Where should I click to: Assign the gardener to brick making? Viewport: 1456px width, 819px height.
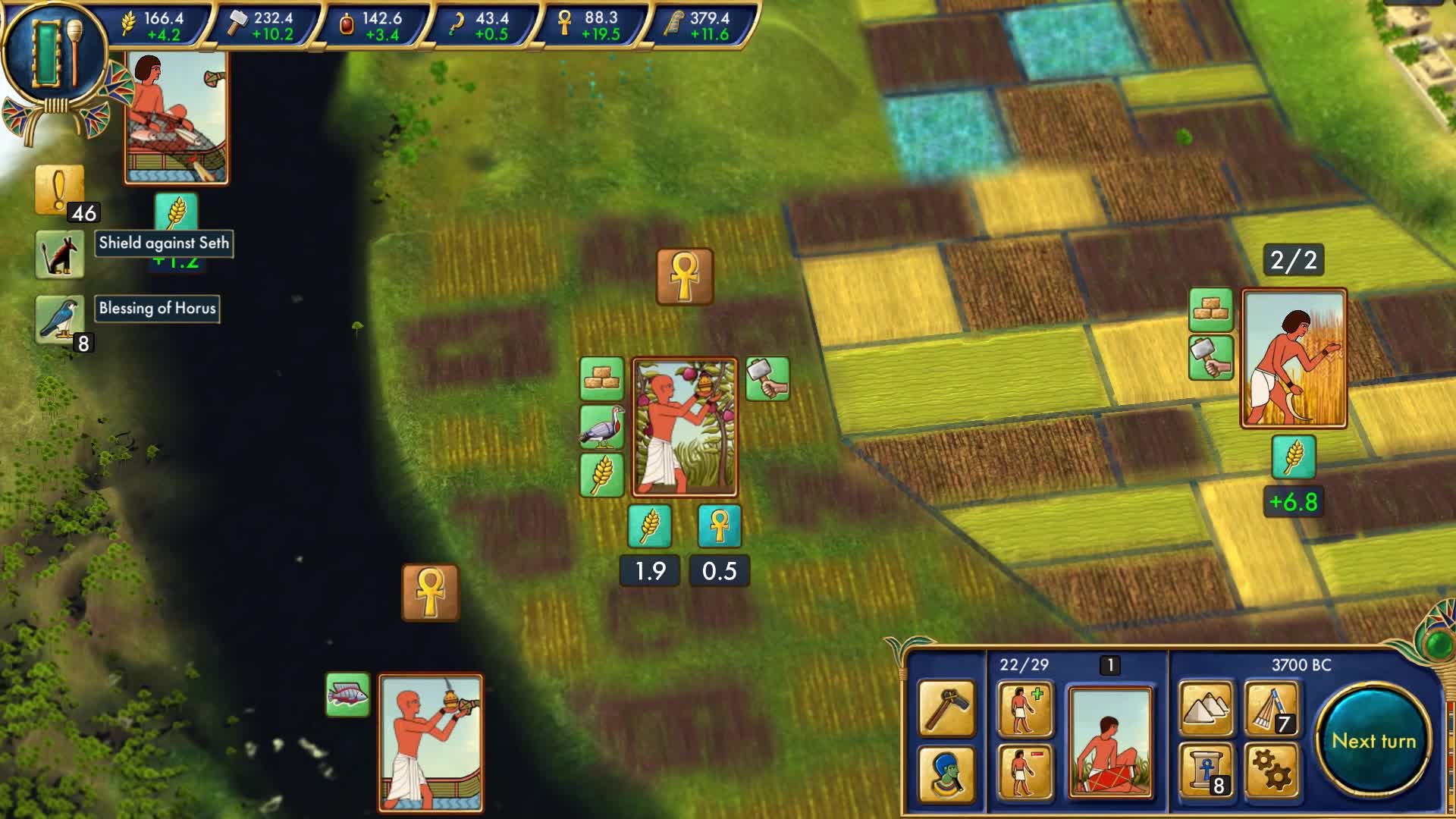pyautogui.click(x=601, y=378)
